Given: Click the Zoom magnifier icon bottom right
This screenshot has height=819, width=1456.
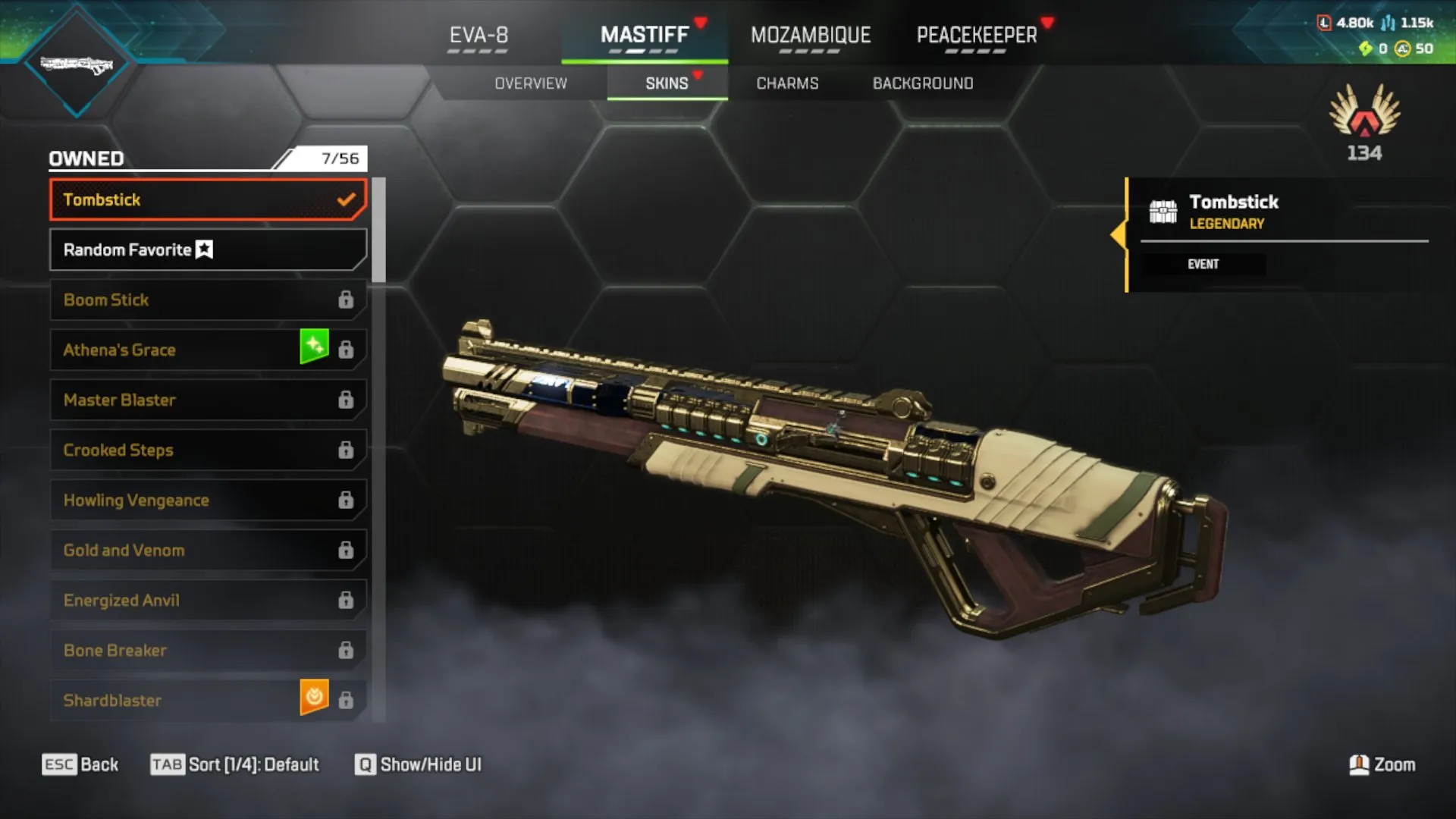Looking at the screenshot, I should pos(1360,764).
